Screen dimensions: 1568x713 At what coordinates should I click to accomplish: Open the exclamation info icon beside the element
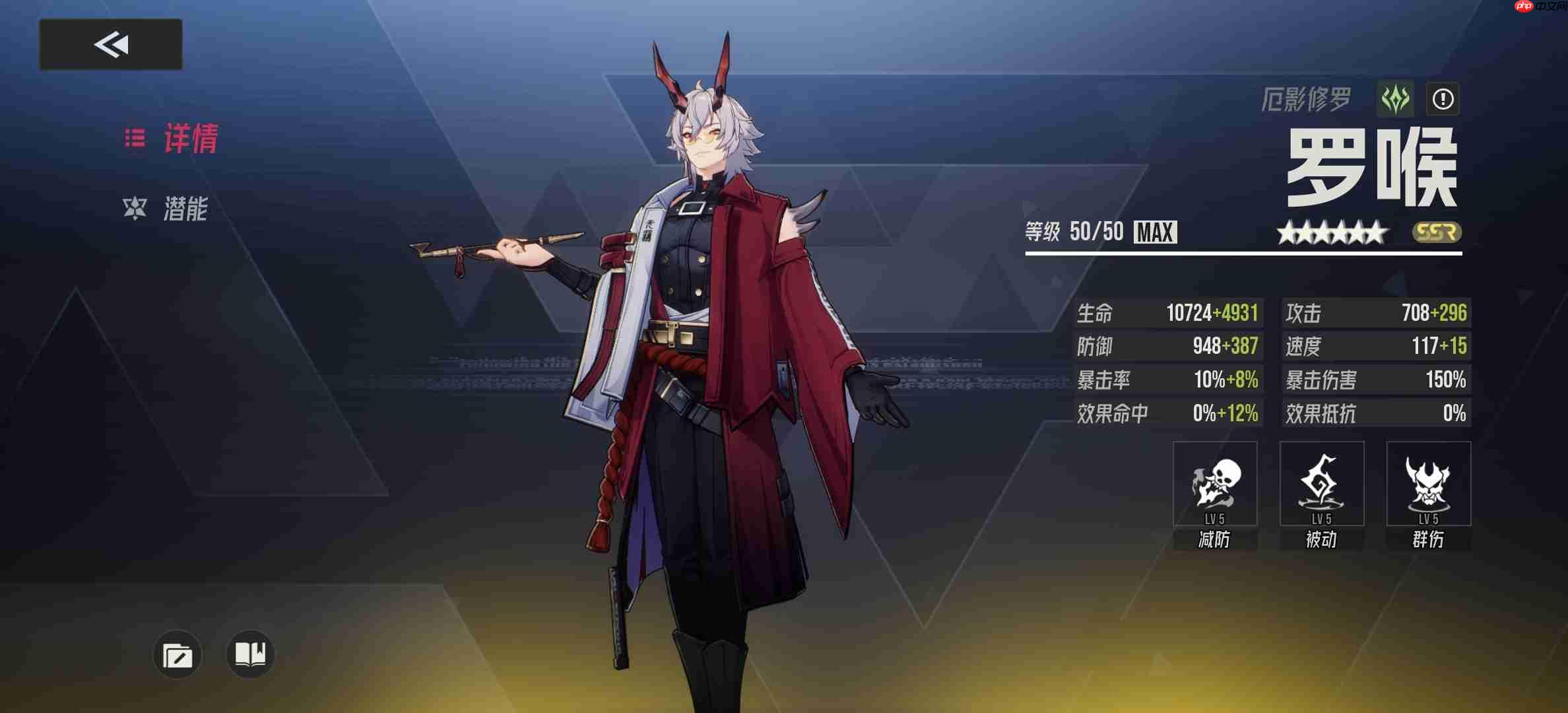[1443, 98]
